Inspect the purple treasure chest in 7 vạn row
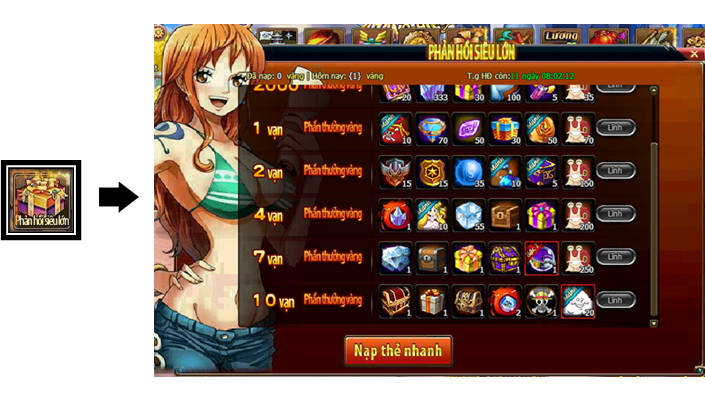Screen dimensions: 705x400 pyautogui.click(x=505, y=257)
